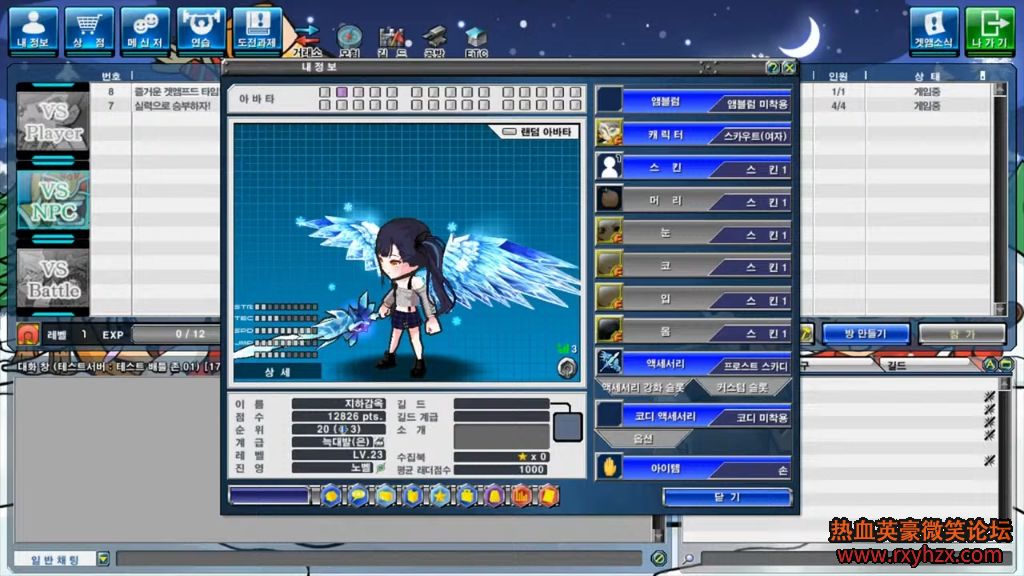1024x576 pixels.
Task: Click the 닫기 close button
Action: [x=727, y=497]
